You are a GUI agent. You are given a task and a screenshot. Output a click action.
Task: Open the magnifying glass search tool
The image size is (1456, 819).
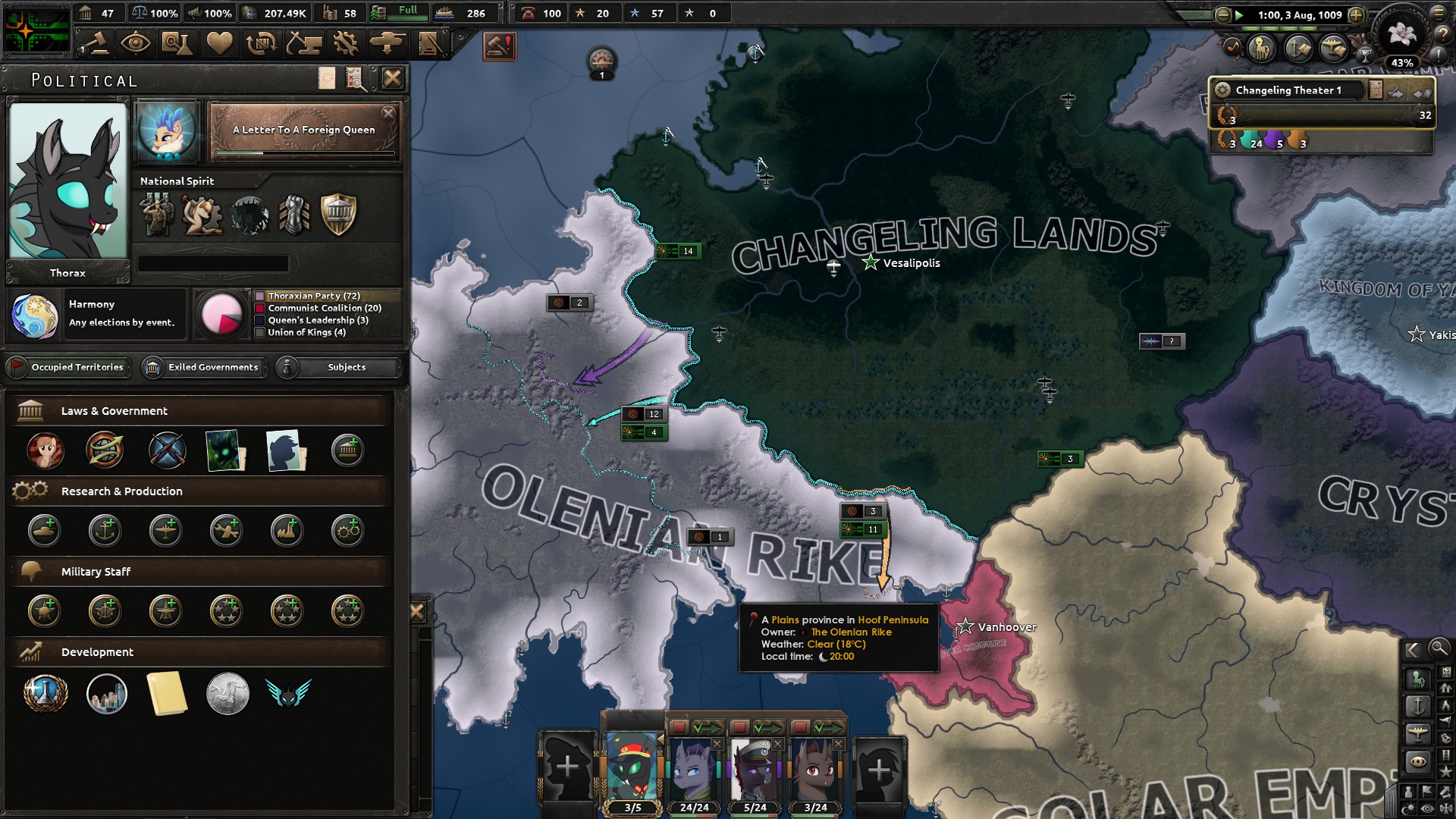click(1438, 648)
